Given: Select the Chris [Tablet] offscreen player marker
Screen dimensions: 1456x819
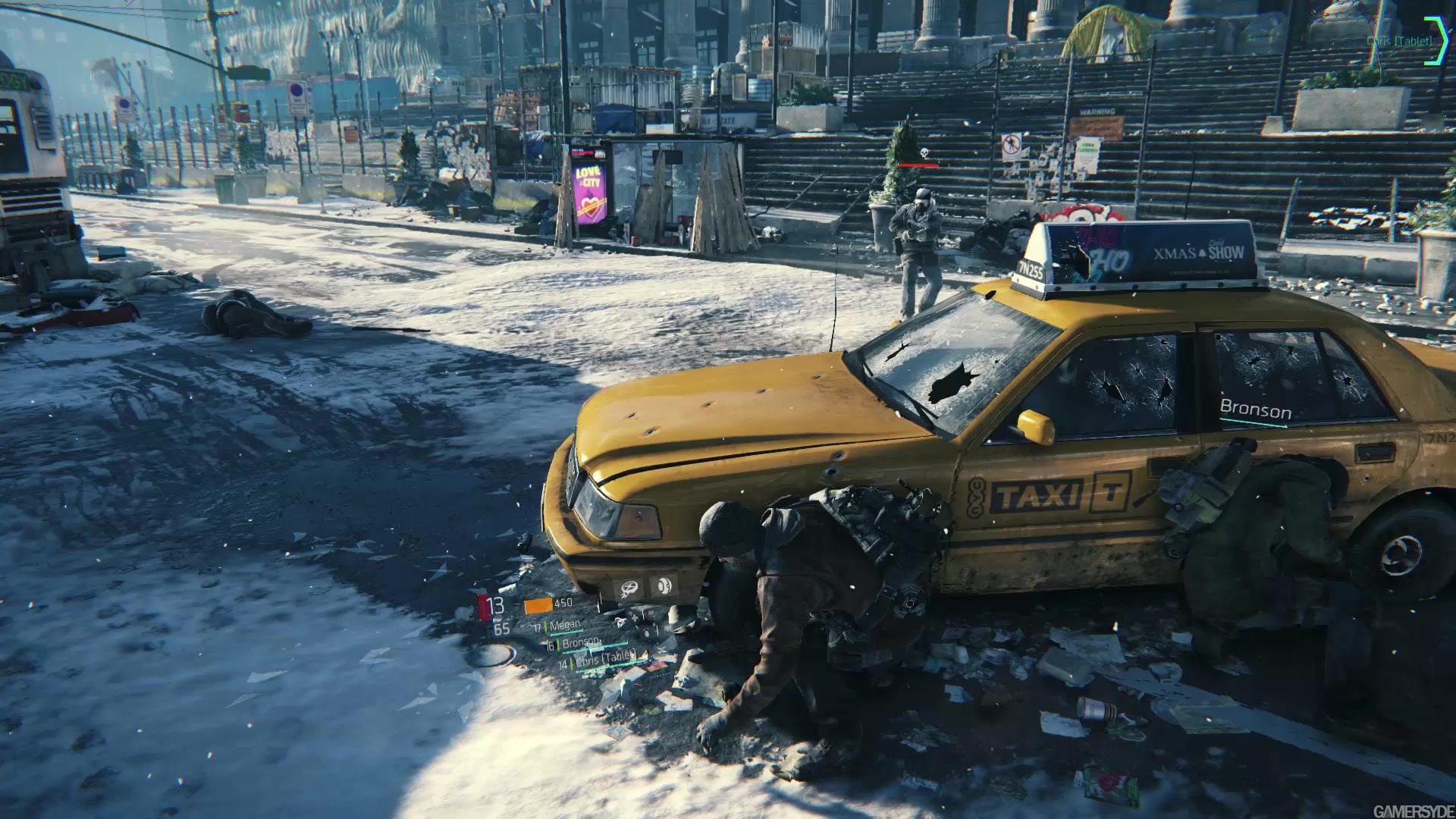Looking at the screenshot, I should click(x=1400, y=40).
